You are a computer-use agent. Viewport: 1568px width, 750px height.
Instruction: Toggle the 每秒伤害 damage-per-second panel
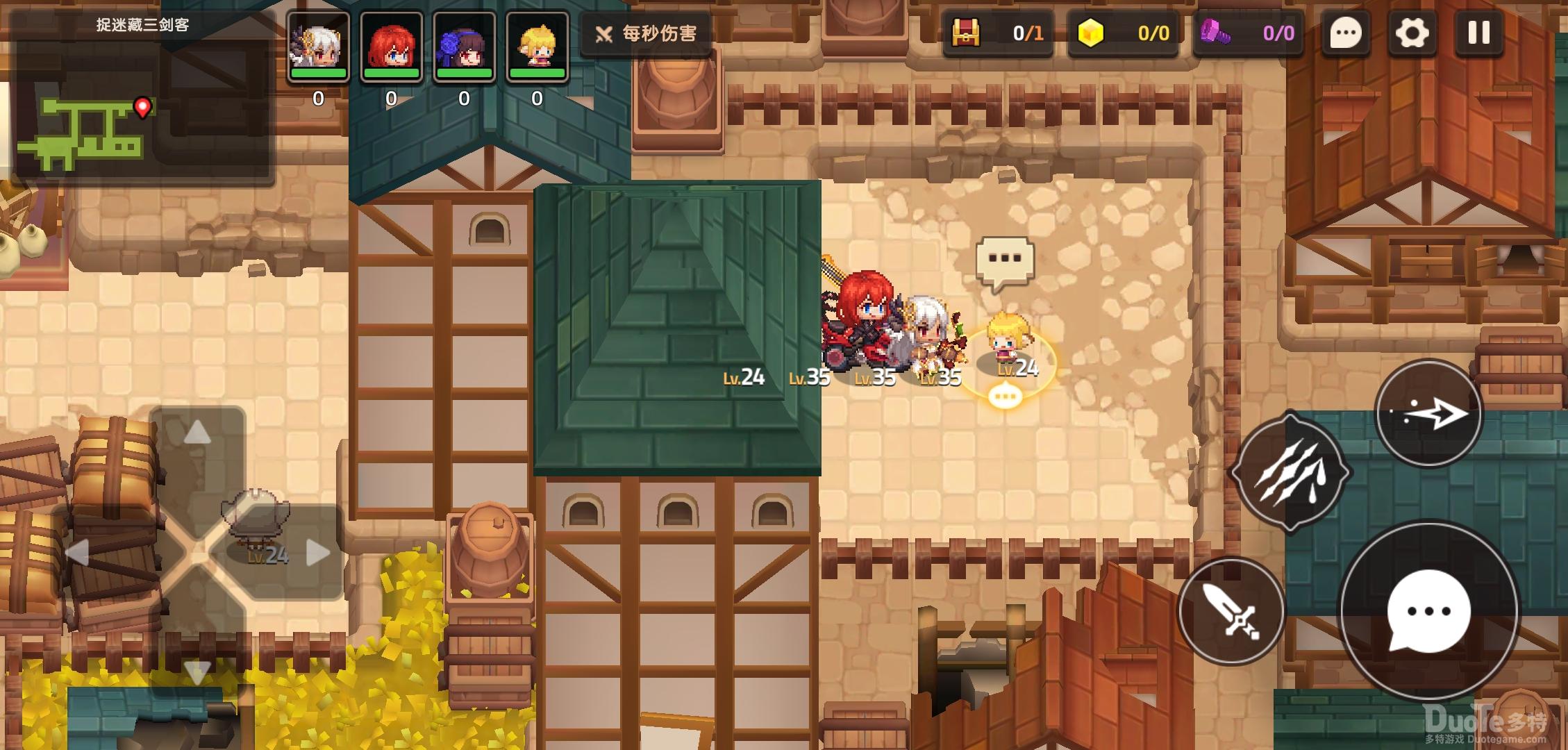(646, 33)
